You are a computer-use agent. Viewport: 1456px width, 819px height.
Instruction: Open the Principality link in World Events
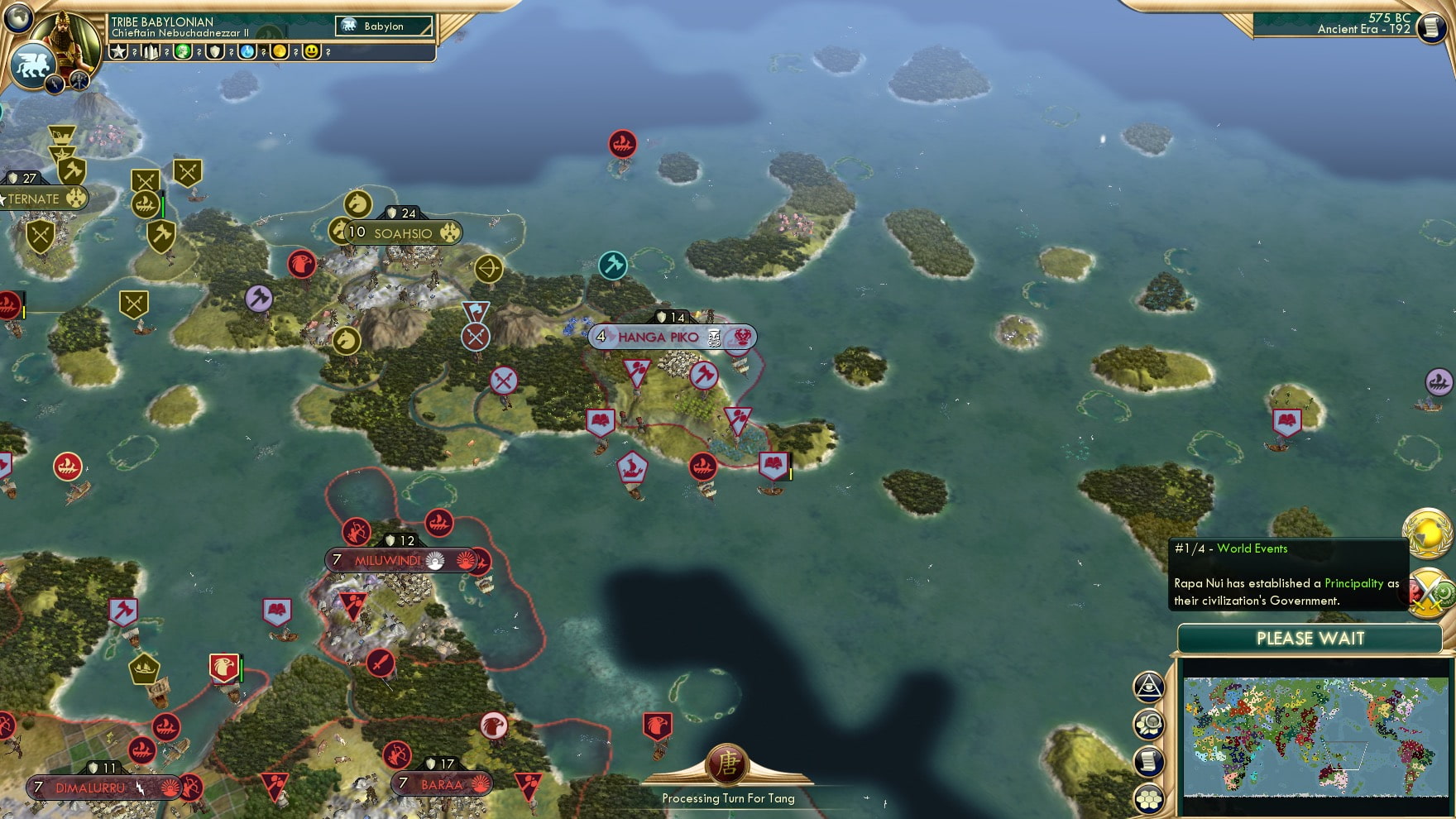coord(1353,584)
